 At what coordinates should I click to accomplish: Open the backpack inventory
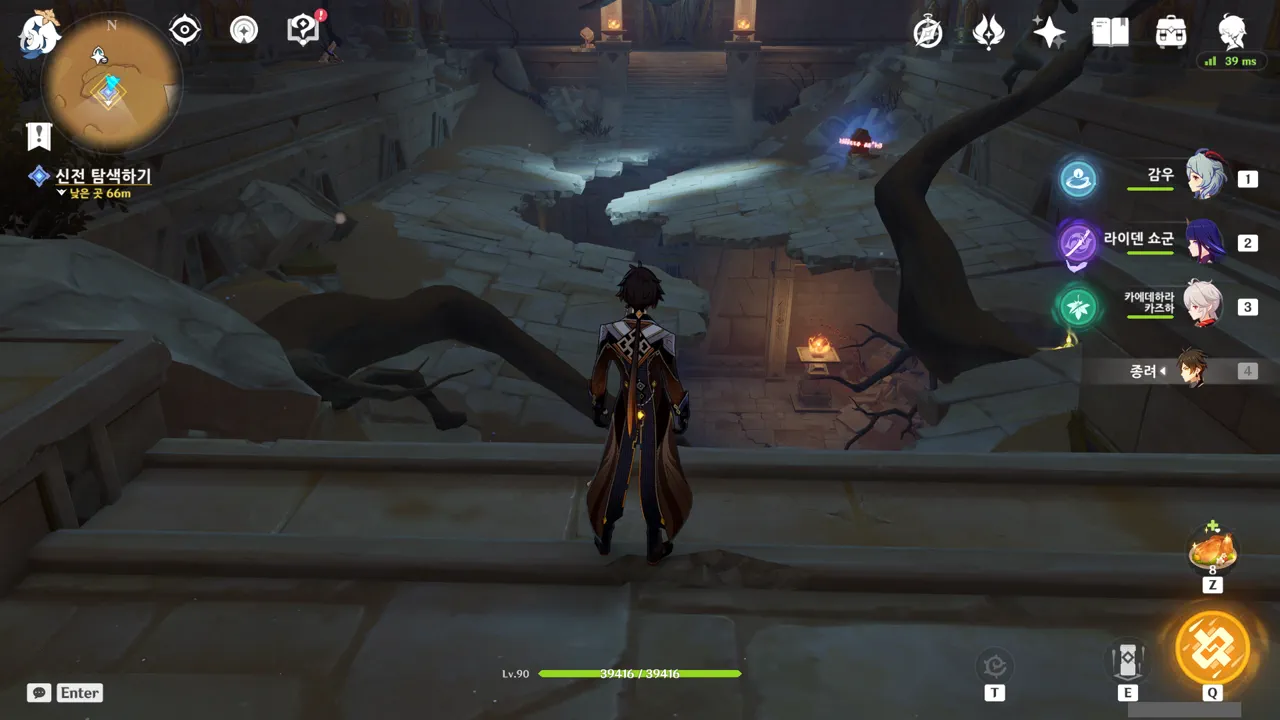click(x=1171, y=33)
